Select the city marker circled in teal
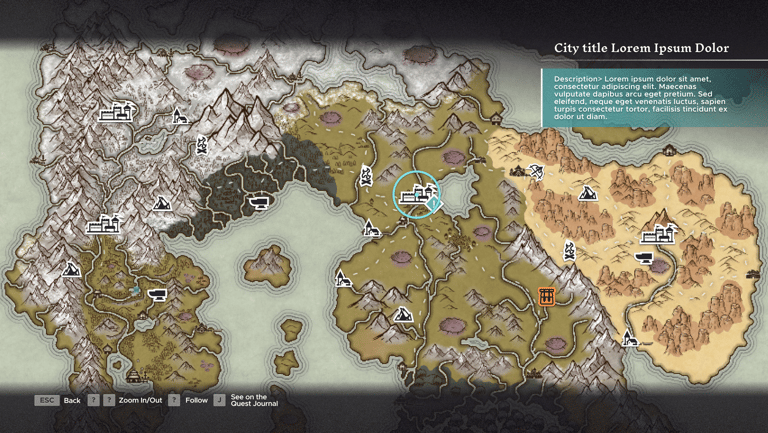This screenshot has width=768, height=433. coord(416,195)
